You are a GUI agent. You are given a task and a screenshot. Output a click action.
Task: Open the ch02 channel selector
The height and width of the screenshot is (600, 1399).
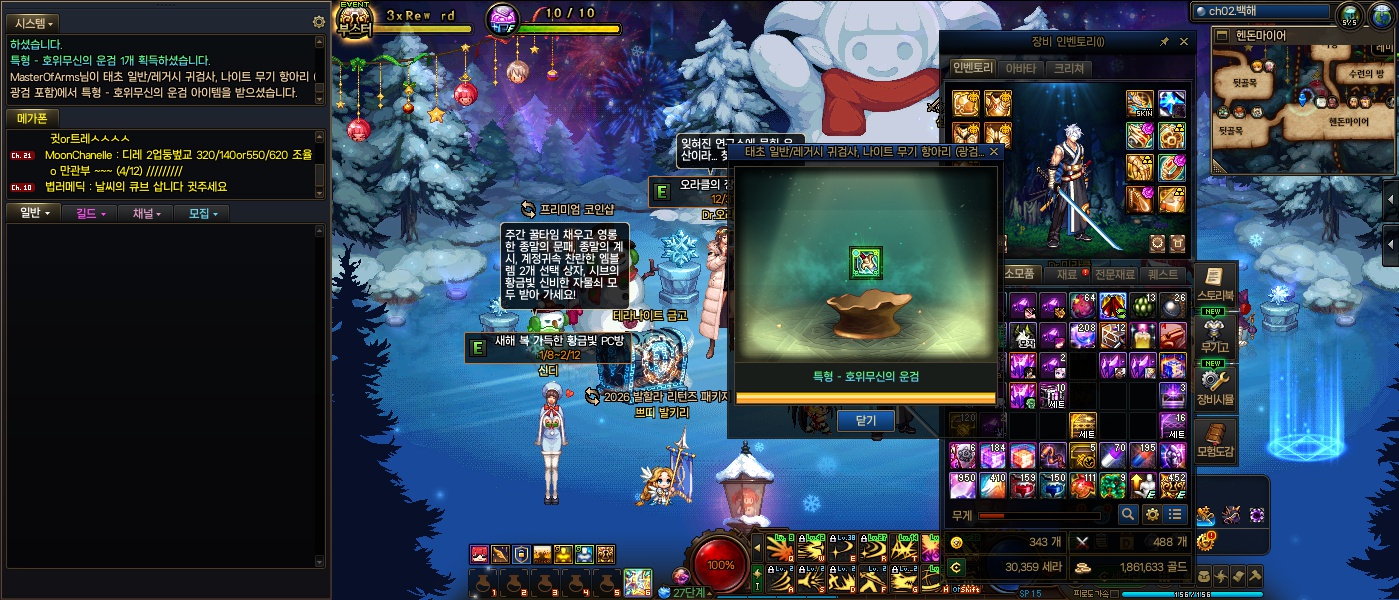click(1262, 11)
